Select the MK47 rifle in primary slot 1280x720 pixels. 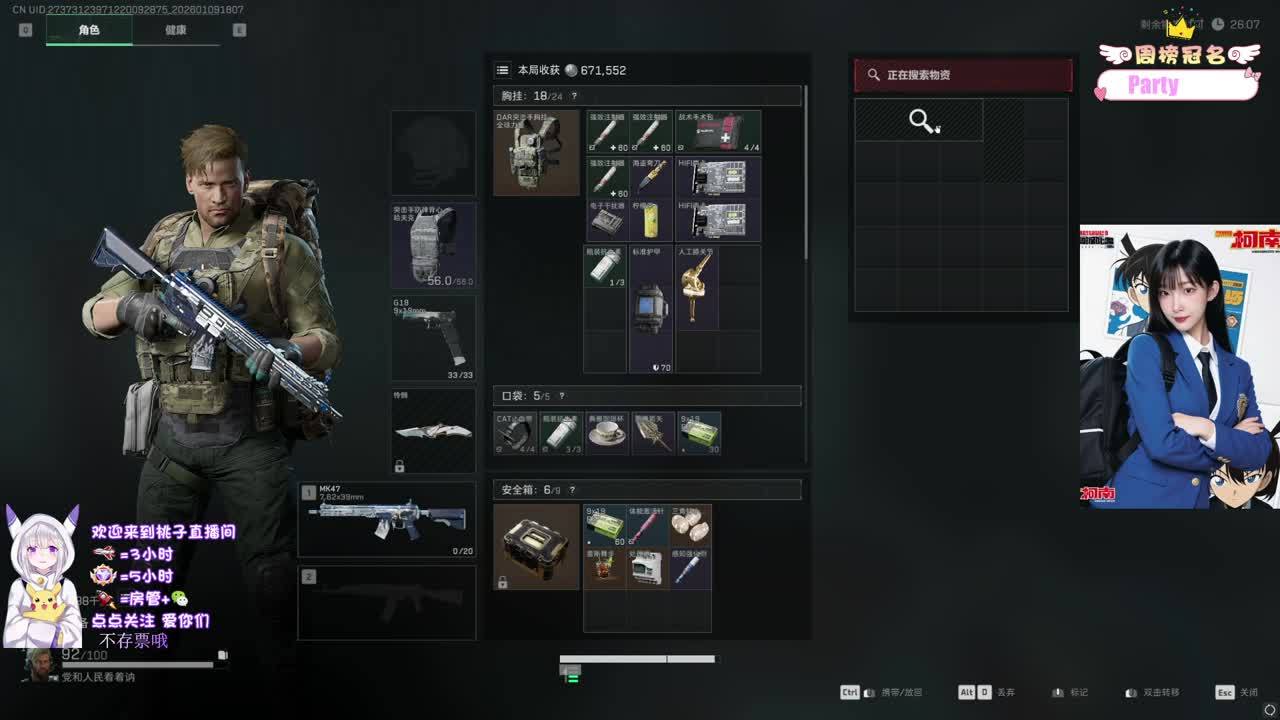pos(387,519)
